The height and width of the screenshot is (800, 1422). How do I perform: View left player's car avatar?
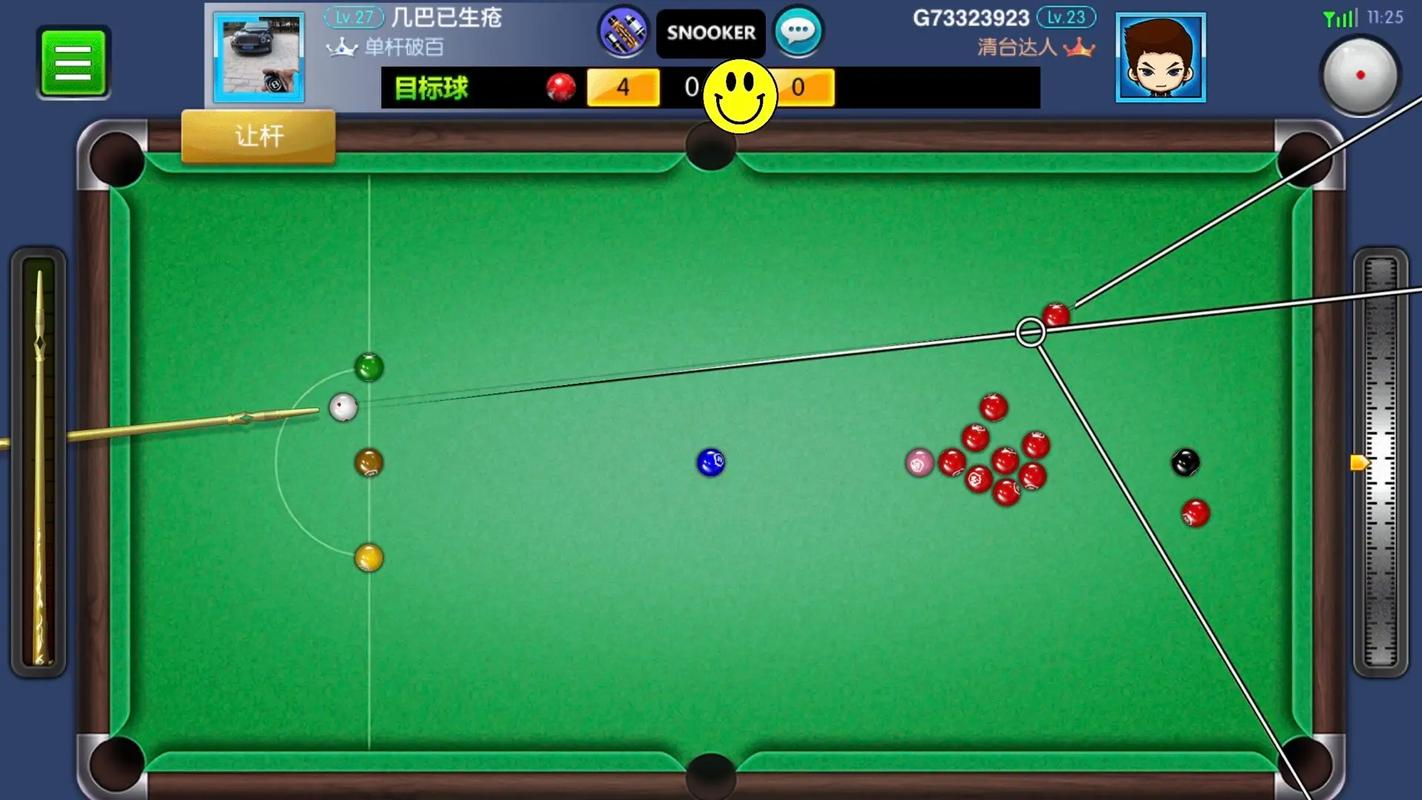(259, 58)
